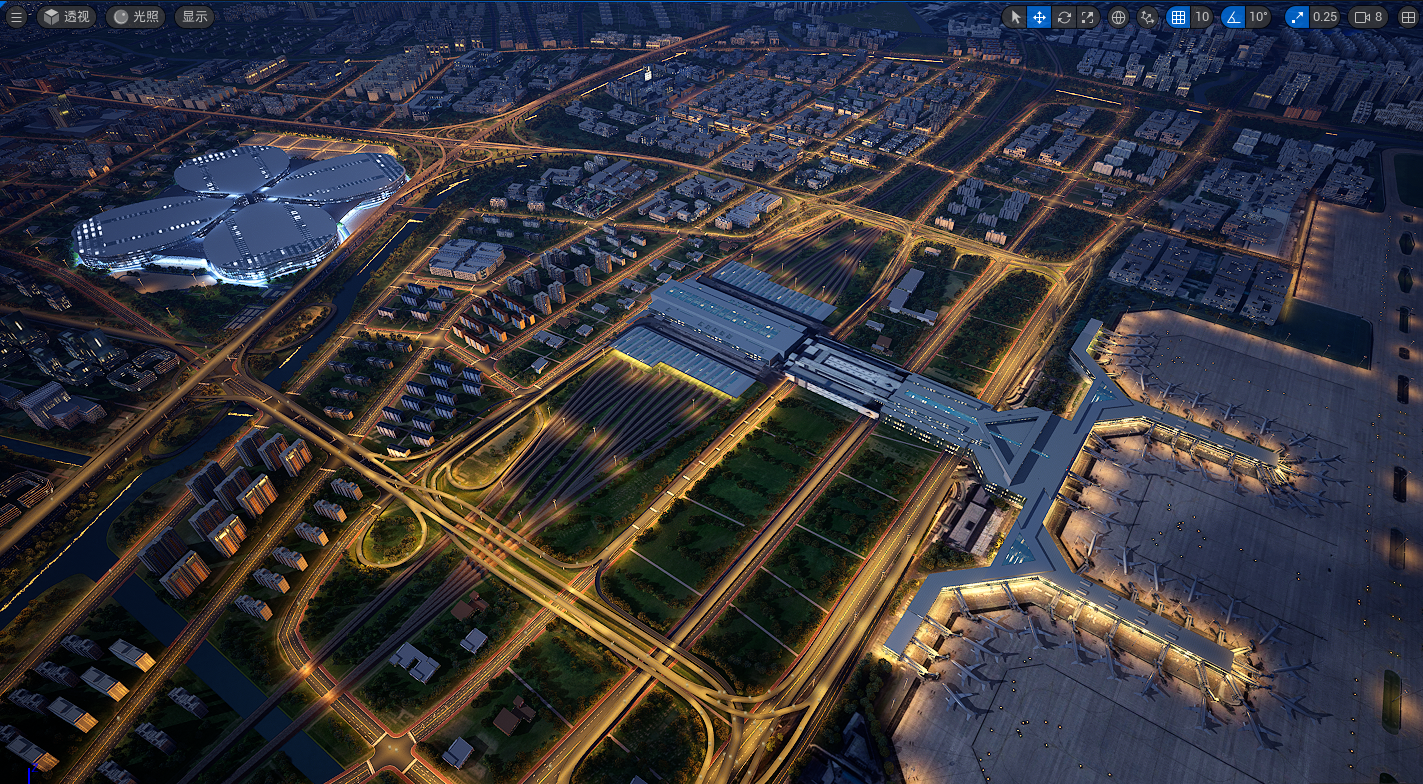Toggle grid snapping on the grid icon

pos(1178,17)
